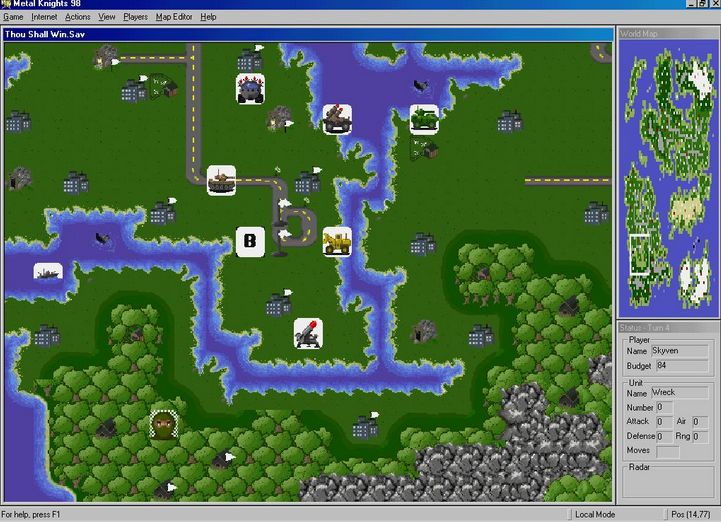Click the player Name field showing Skyven
The image size is (721, 522).
679,351
